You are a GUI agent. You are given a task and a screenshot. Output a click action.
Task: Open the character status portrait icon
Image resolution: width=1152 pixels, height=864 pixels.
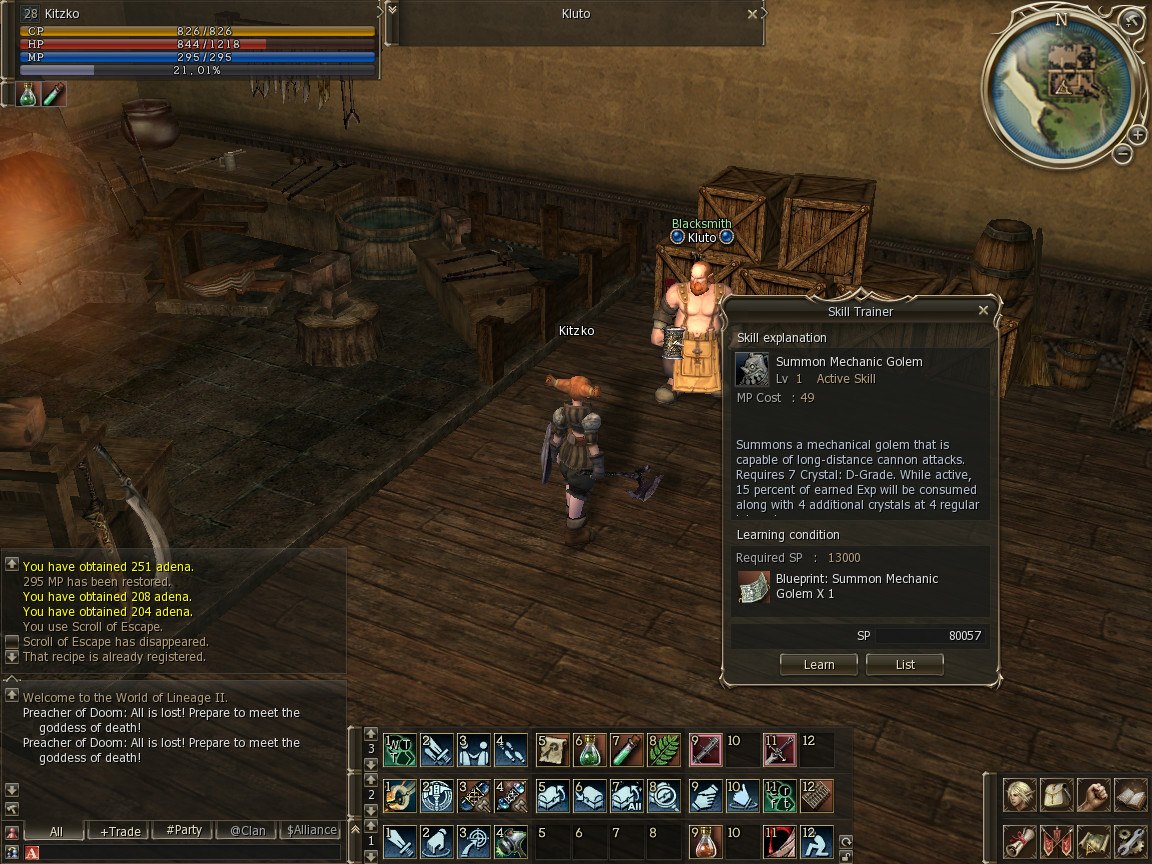click(1020, 795)
